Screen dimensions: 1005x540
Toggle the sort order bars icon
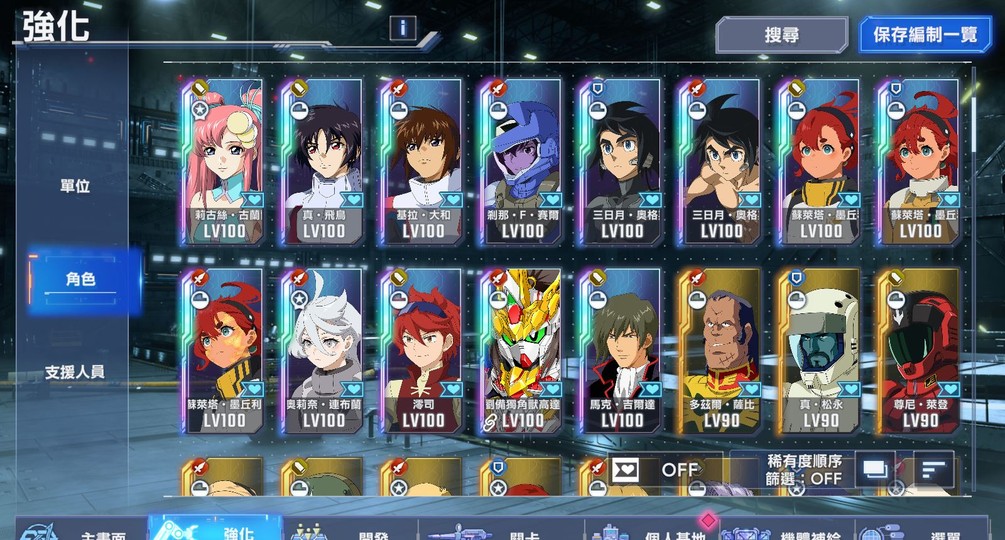point(934,469)
